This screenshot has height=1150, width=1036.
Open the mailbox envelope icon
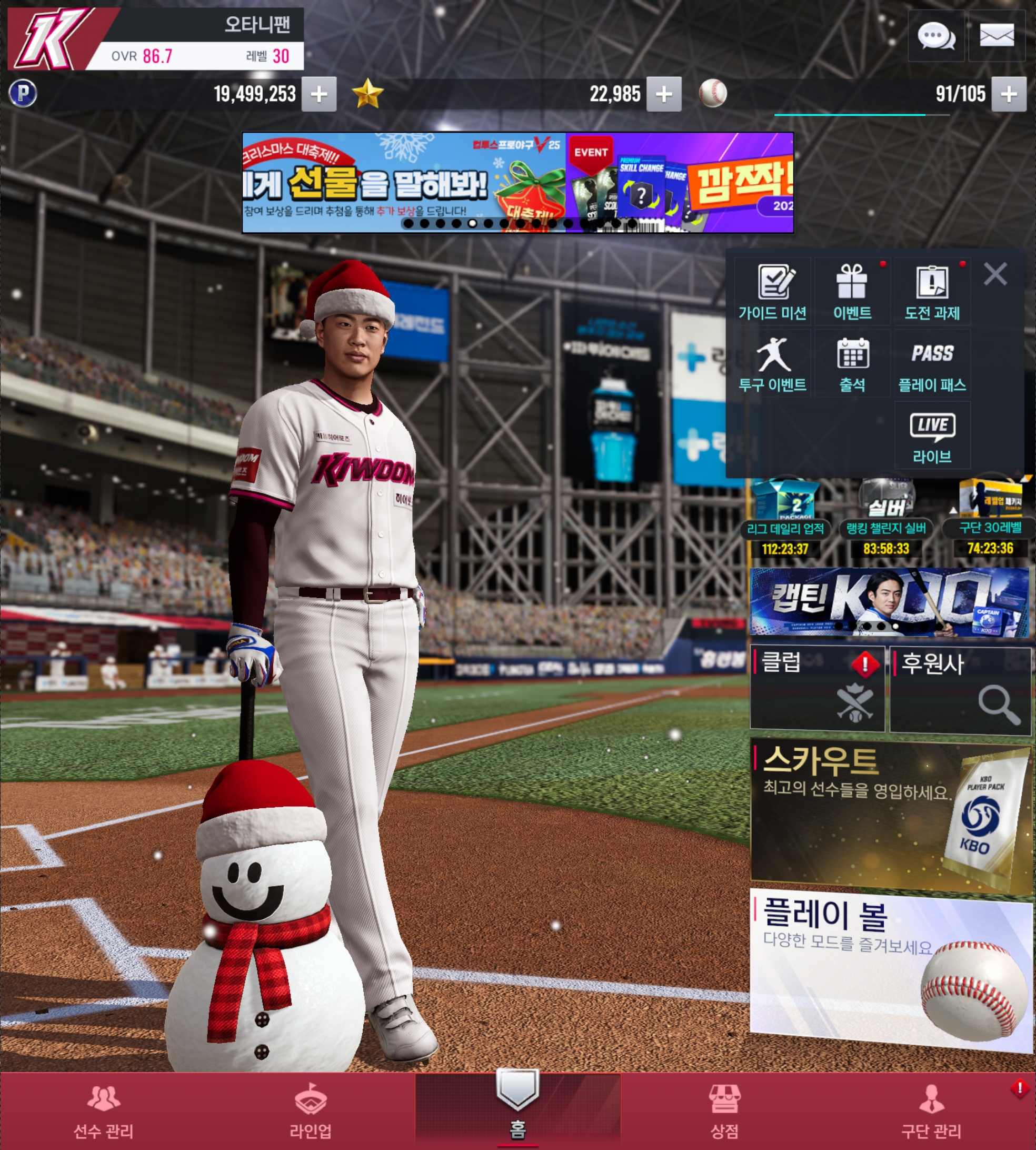click(996, 36)
